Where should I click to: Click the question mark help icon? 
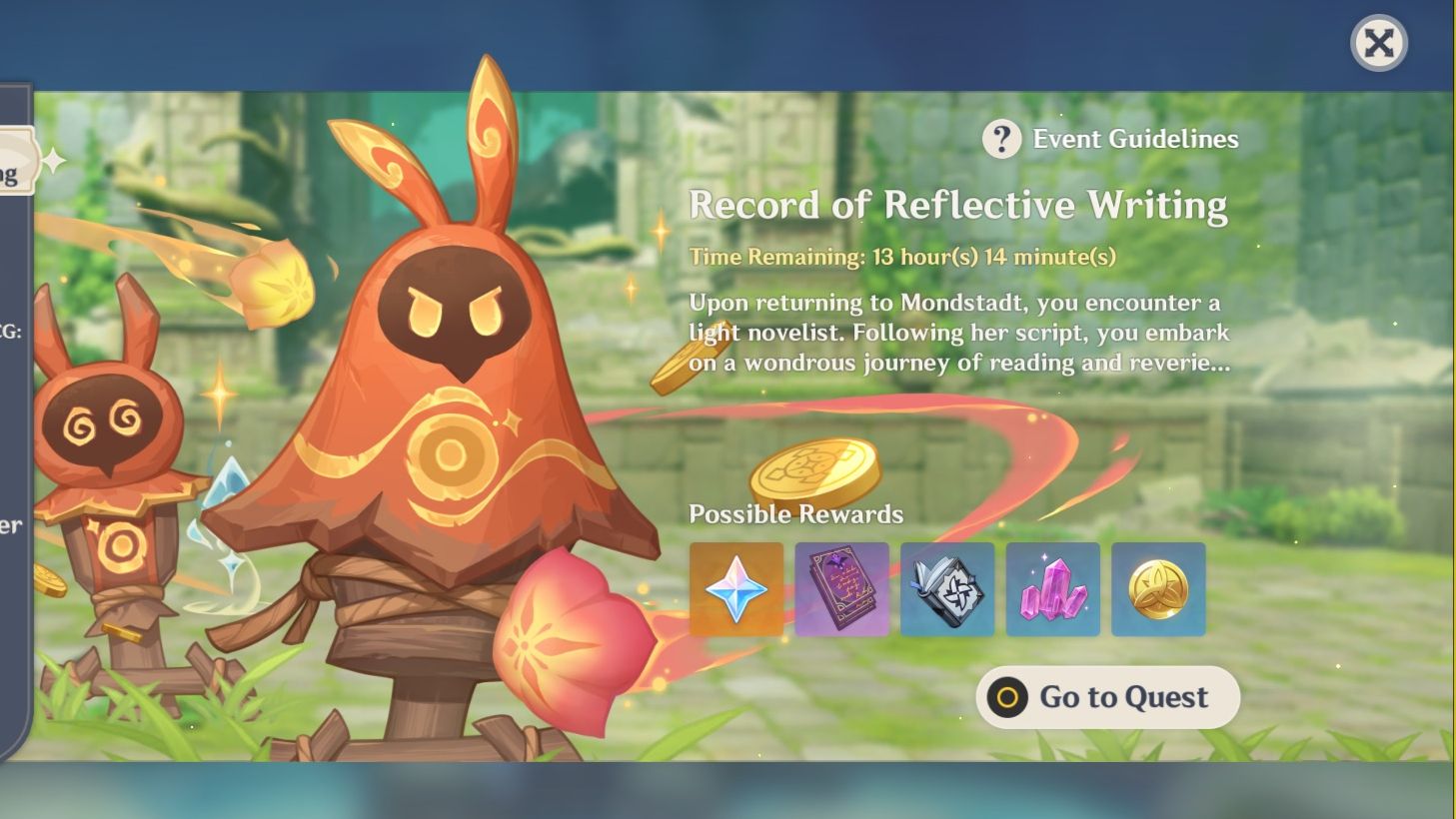pos(1001,139)
